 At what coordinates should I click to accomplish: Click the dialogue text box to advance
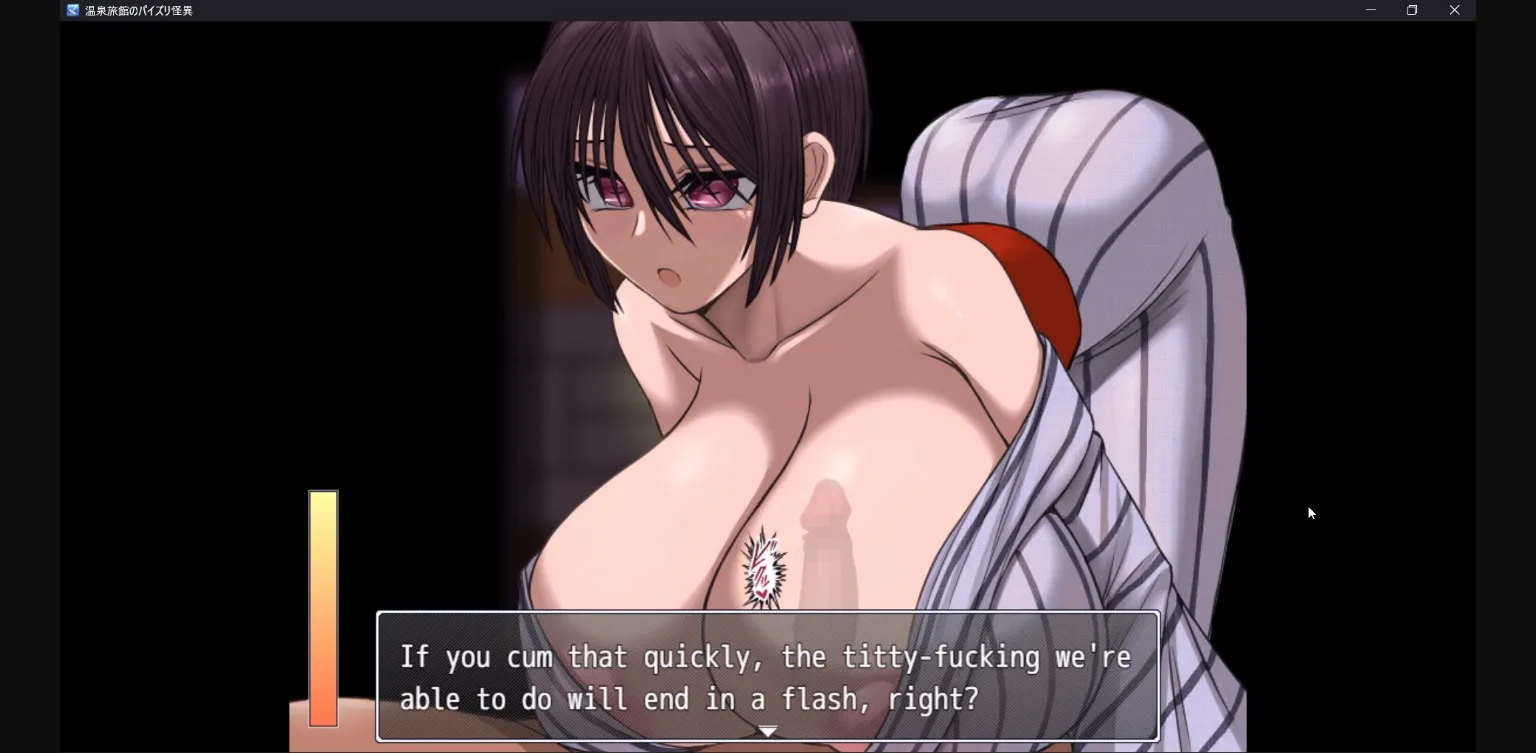coord(766,677)
